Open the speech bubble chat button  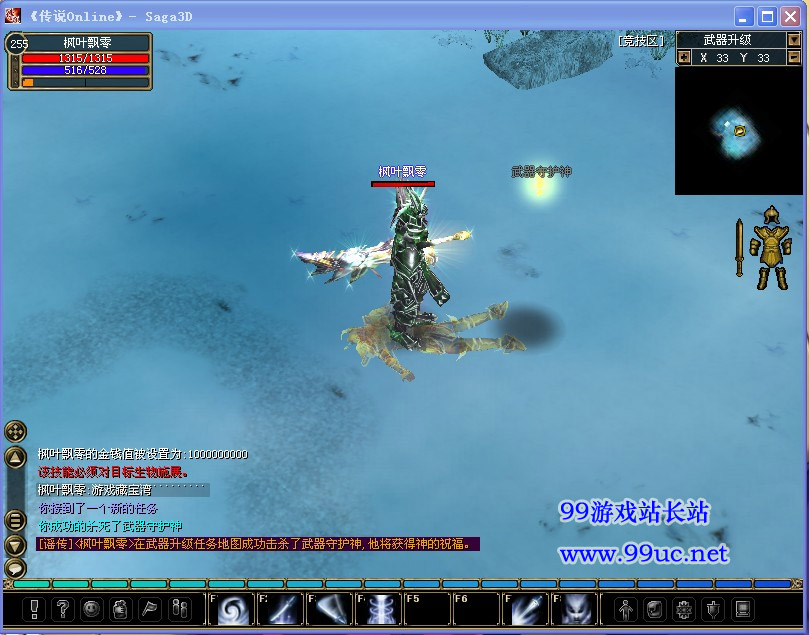[x=15, y=568]
